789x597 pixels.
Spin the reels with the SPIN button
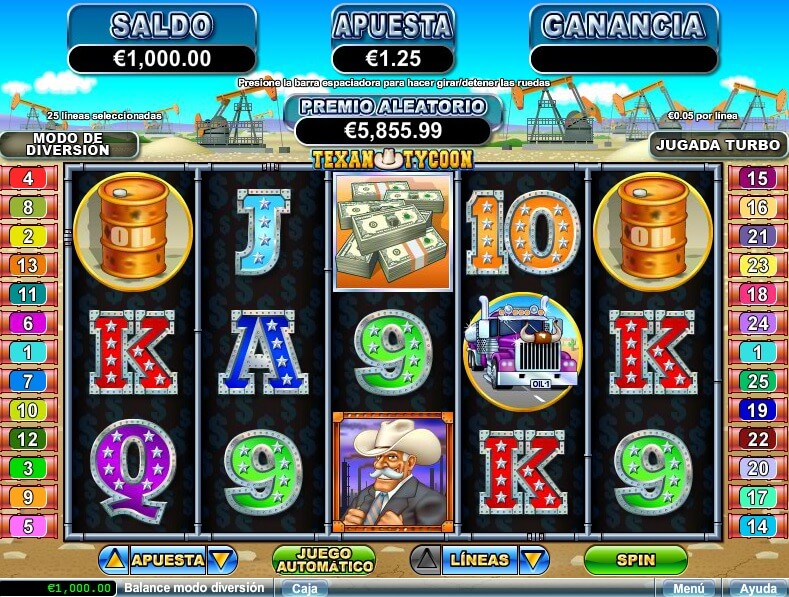tap(636, 560)
